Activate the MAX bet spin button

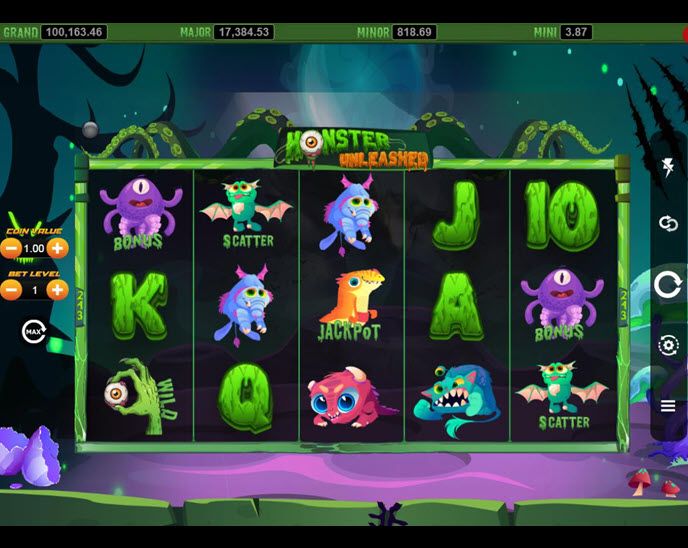click(x=34, y=330)
